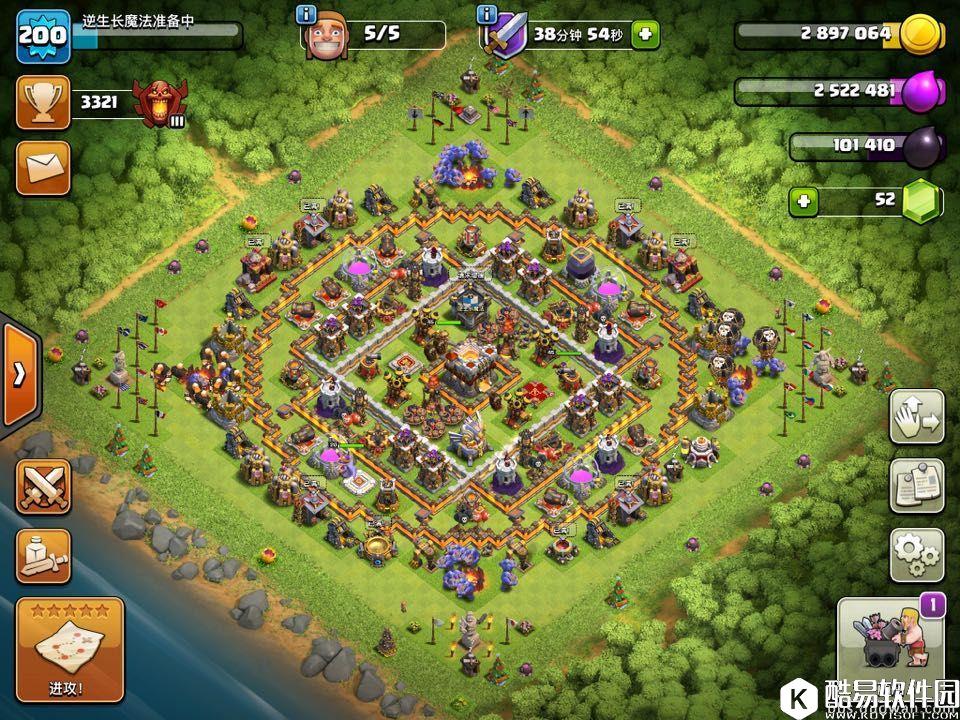Activate the hand-arrow layout editor button
The image size is (960, 720).
tap(917, 417)
